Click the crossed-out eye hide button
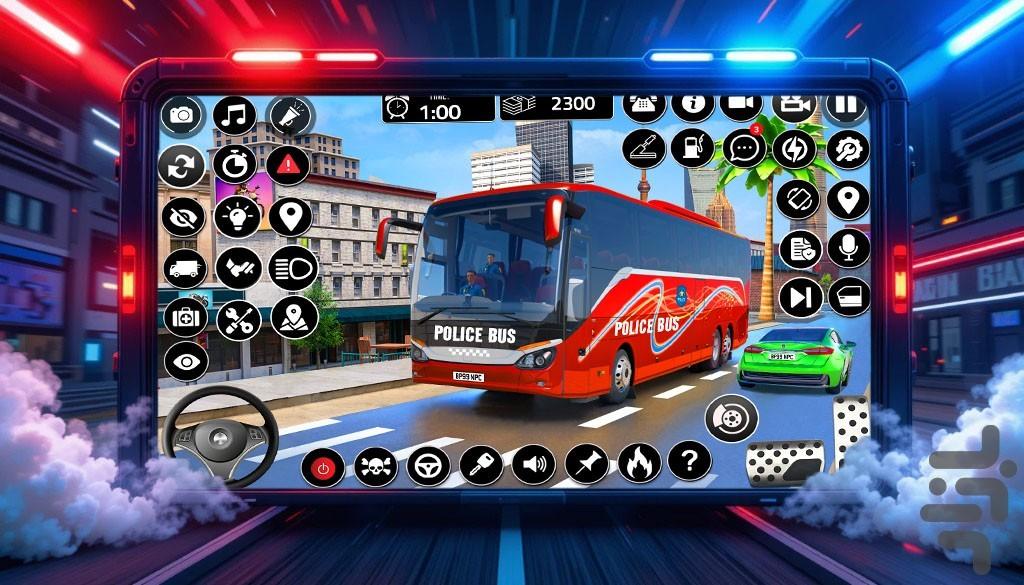 click(x=182, y=216)
